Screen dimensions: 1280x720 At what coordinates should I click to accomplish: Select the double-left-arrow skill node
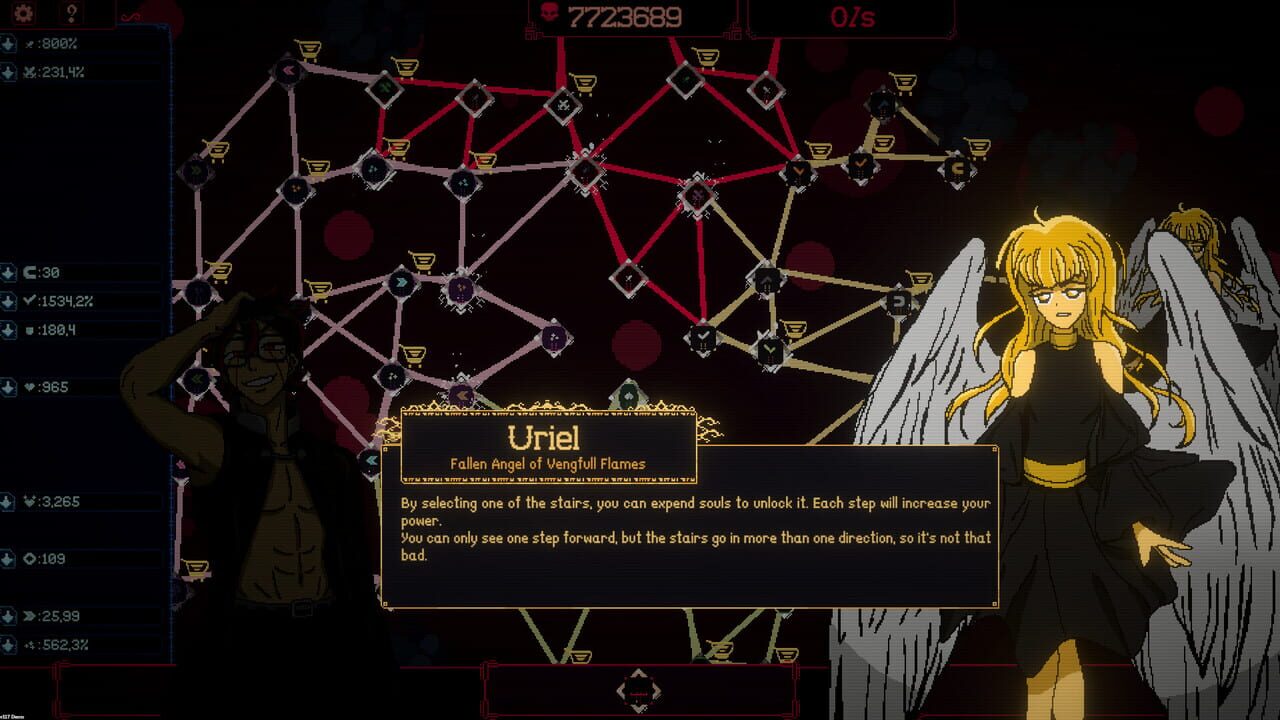pos(287,70)
